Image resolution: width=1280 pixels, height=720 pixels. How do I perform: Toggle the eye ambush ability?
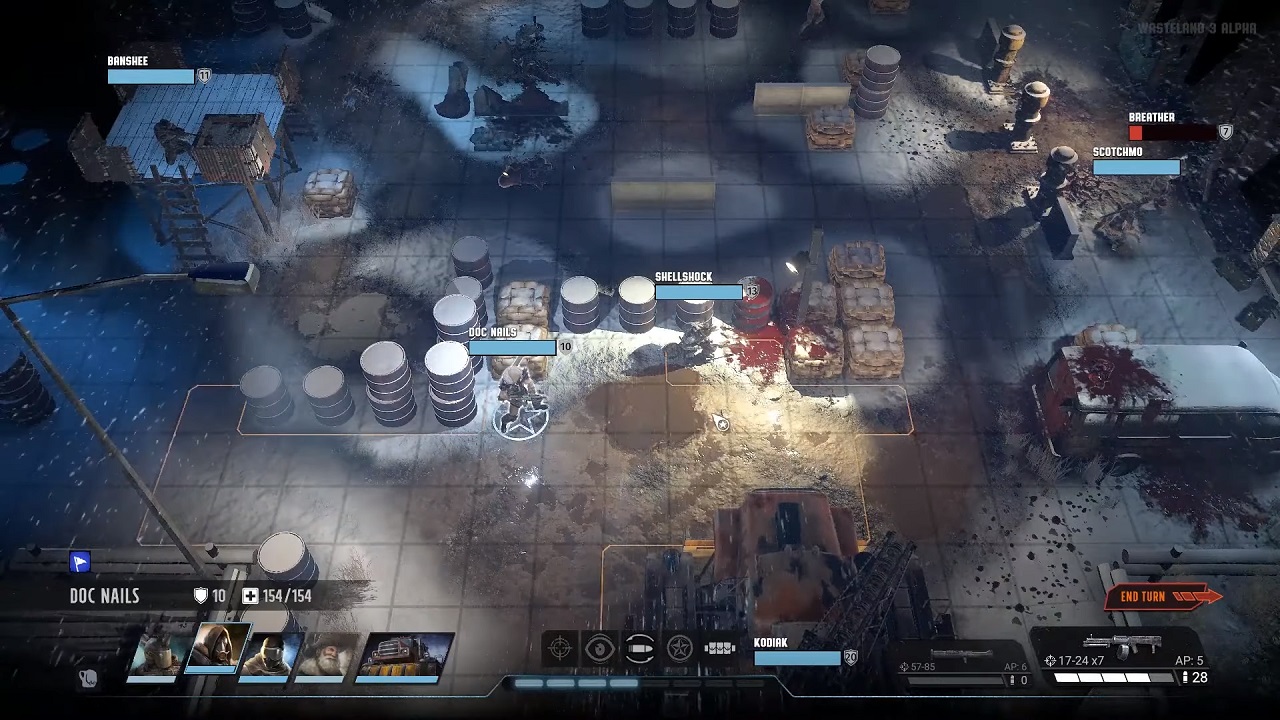point(600,649)
